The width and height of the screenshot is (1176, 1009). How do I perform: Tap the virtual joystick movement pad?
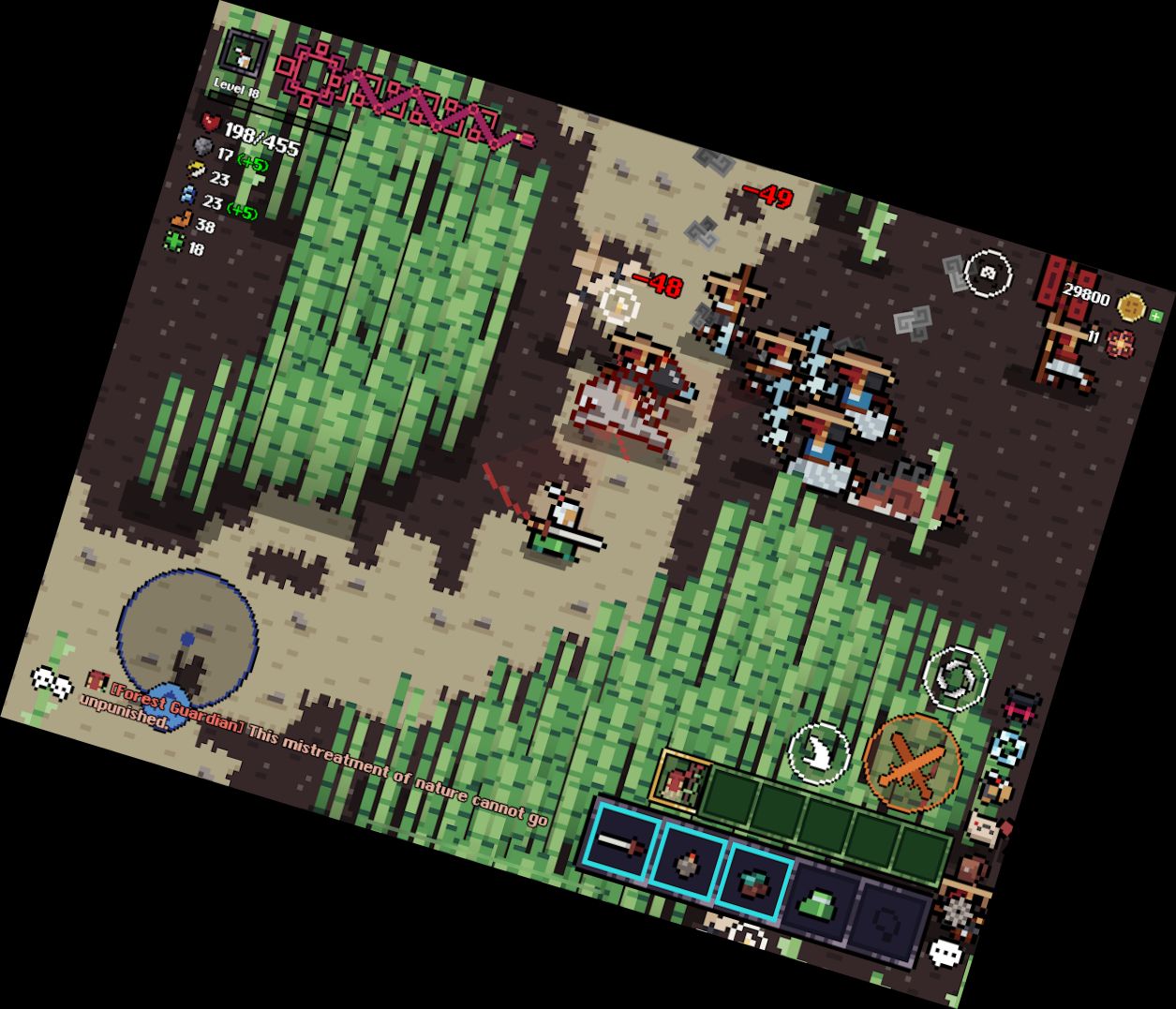click(x=186, y=637)
